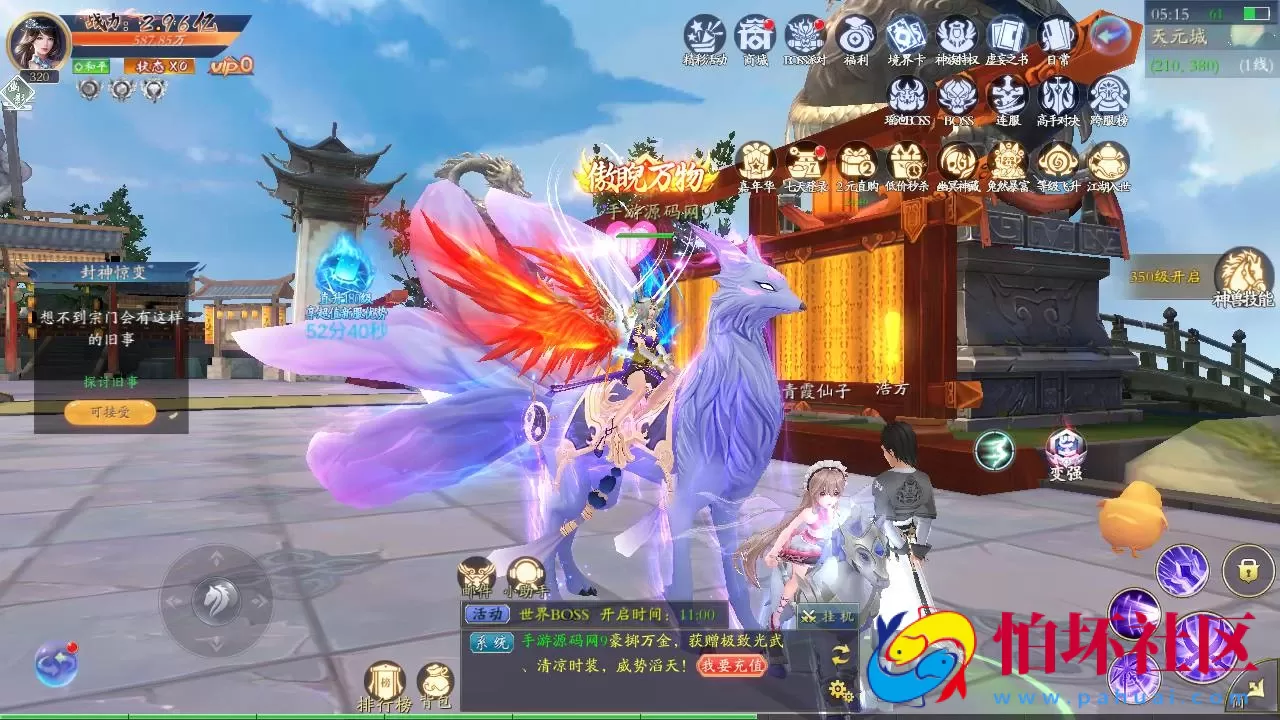
Task: Toggle the lock on skill bar
Action: point(1247,567)
